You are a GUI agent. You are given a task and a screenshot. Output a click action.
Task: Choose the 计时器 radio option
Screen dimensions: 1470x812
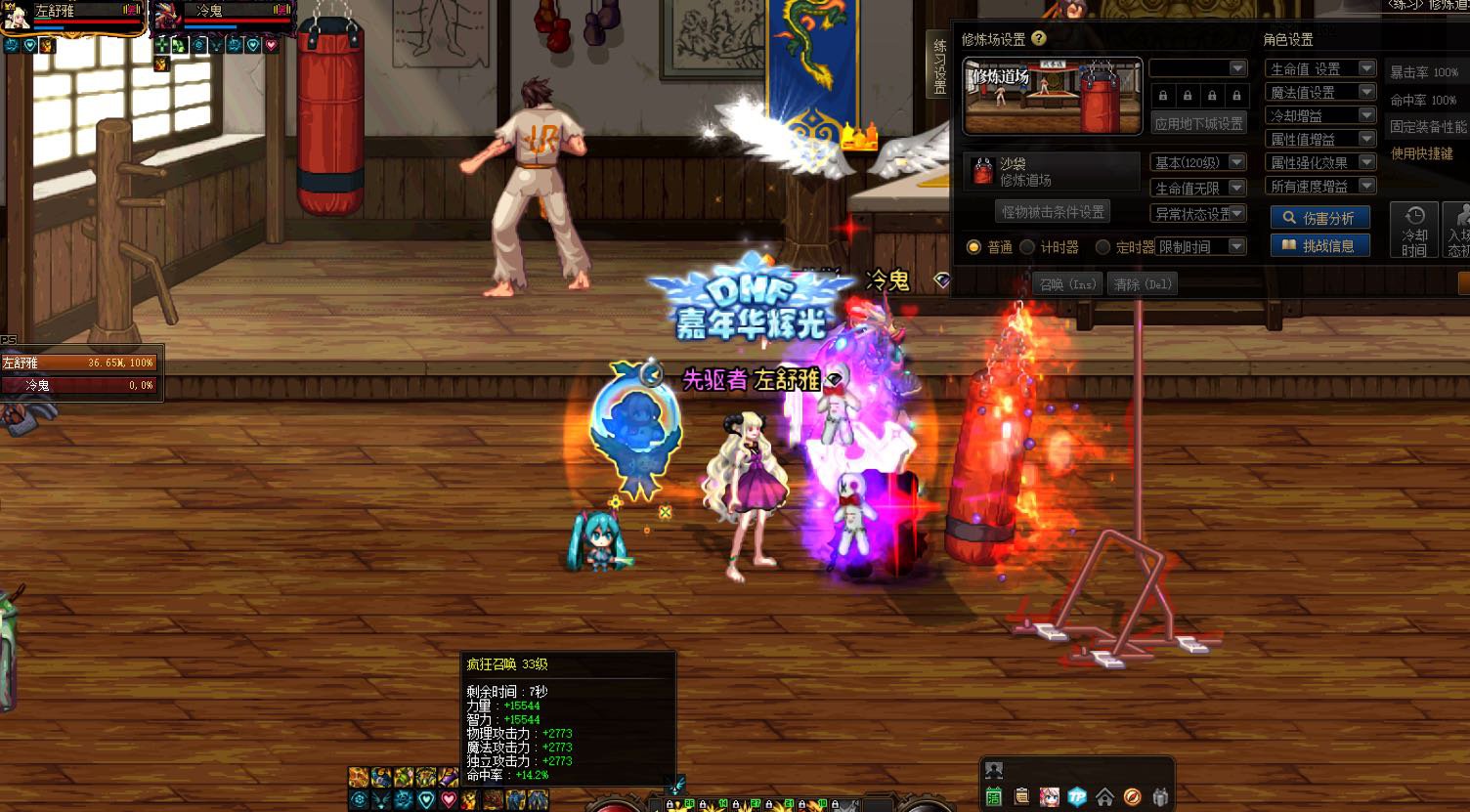[x=1027, y=247]
